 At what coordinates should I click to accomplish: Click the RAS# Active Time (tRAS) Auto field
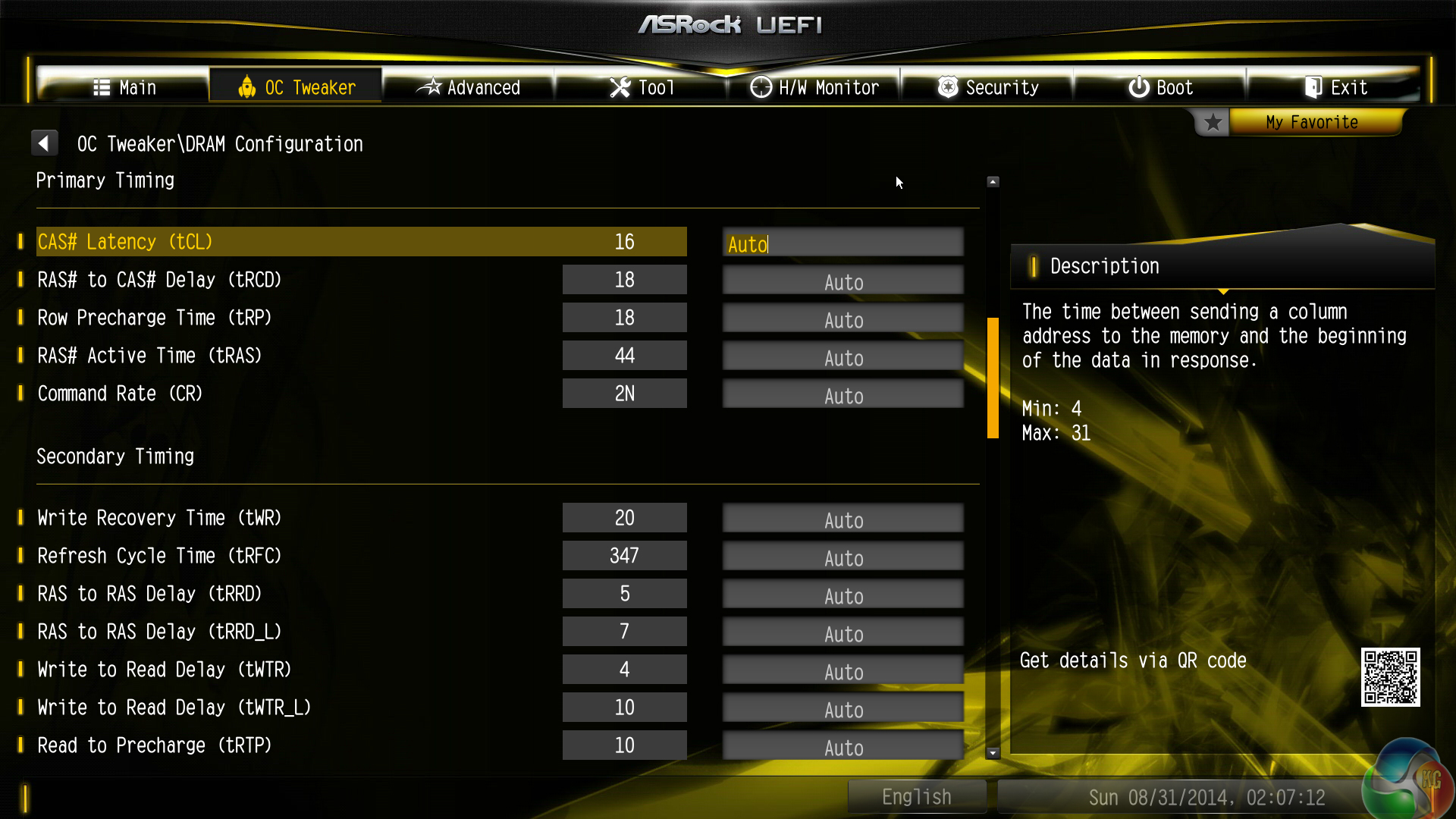(x=843, y=357)
